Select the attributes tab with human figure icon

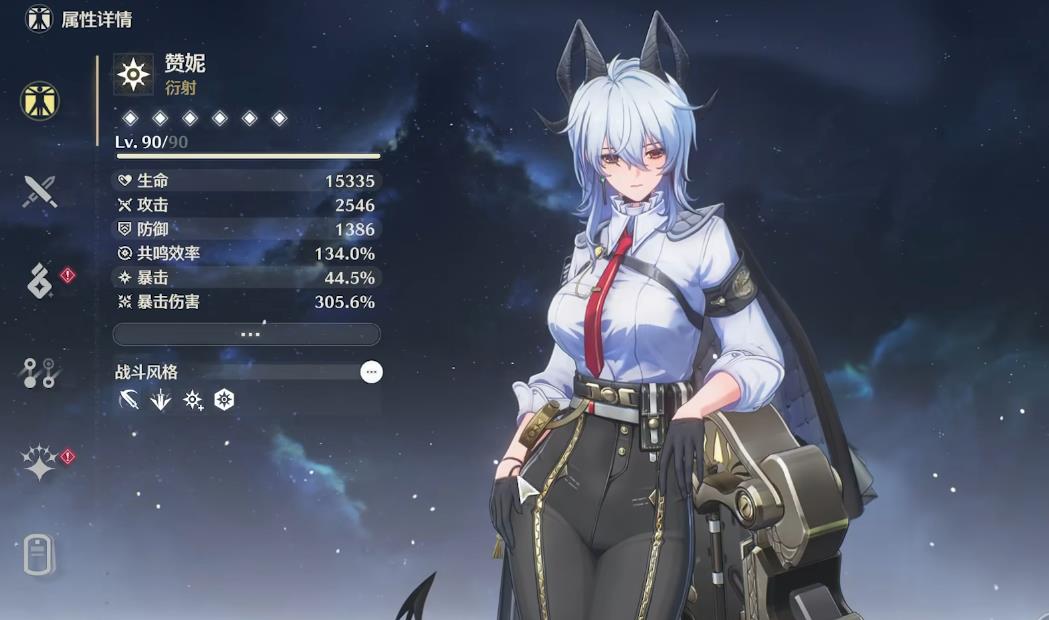pos(40,100)
